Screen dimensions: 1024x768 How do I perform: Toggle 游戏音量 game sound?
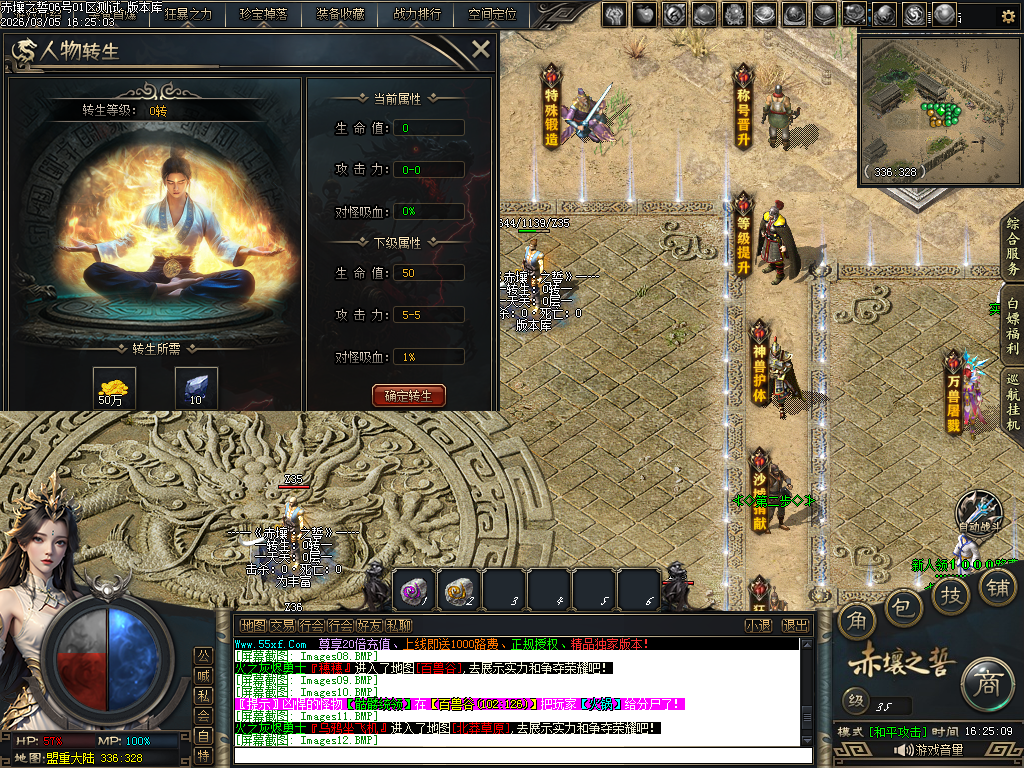(929, 750)
